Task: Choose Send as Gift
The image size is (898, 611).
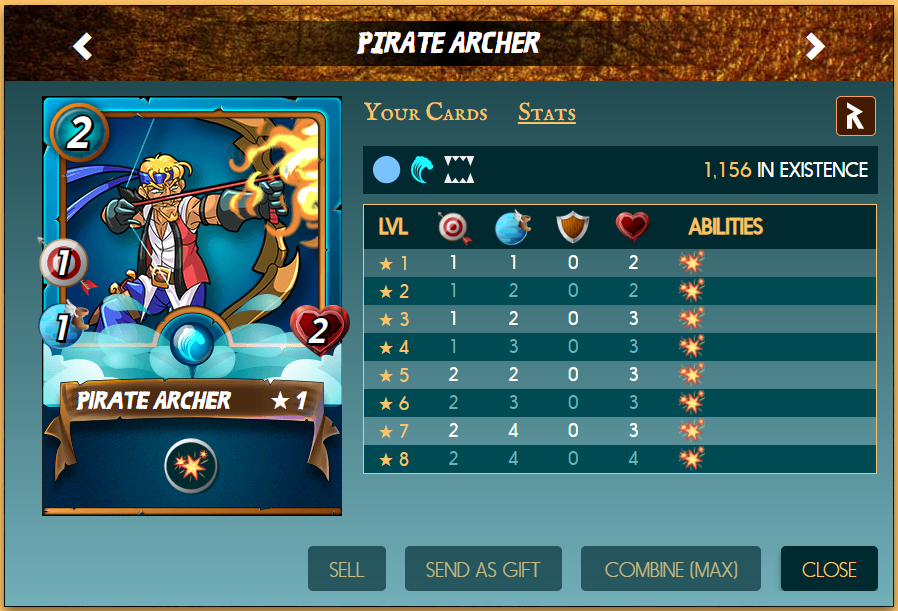Action: pyautogui.click(x=483, y=569)
